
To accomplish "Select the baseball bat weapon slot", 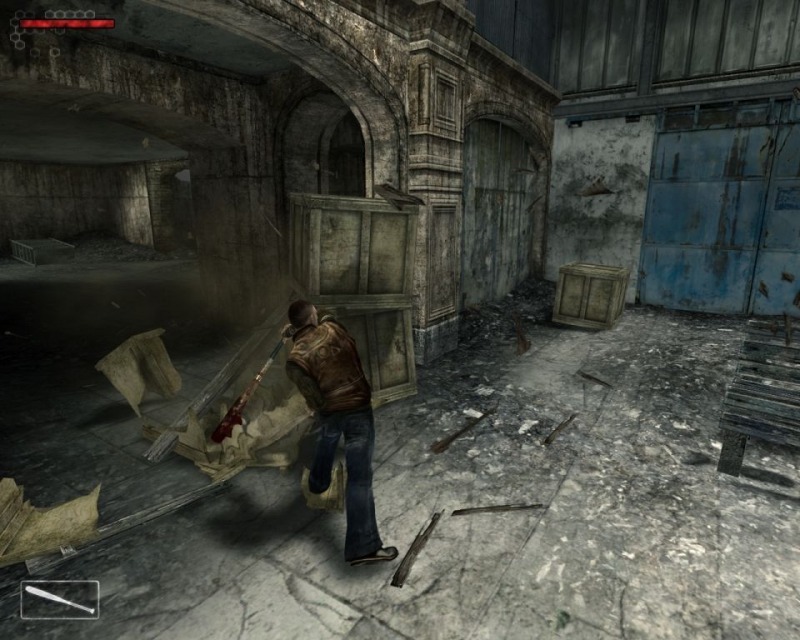I will [60, 599].
